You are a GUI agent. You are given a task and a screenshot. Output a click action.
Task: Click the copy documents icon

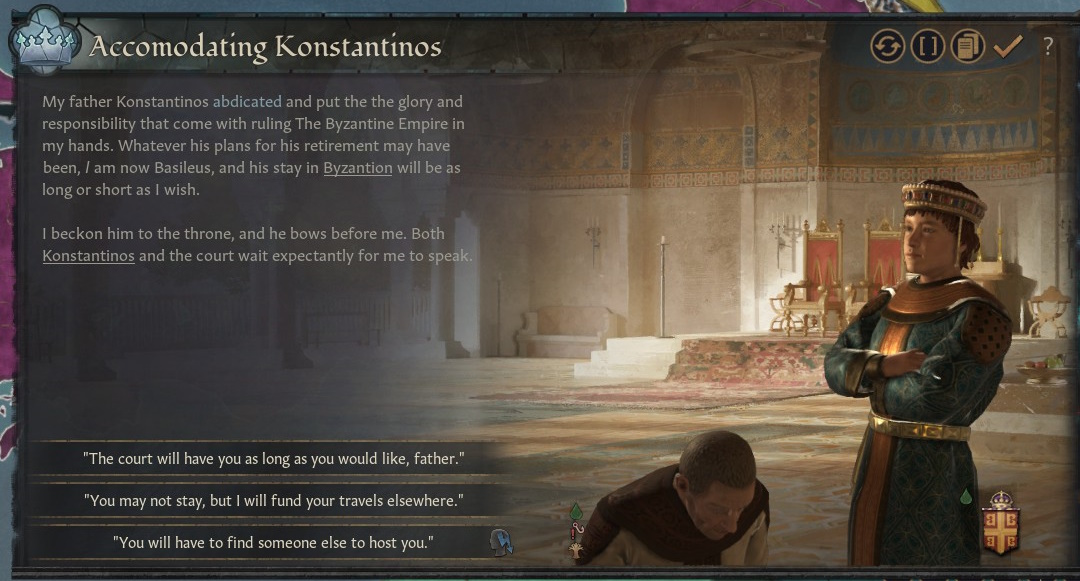(967, 46)
